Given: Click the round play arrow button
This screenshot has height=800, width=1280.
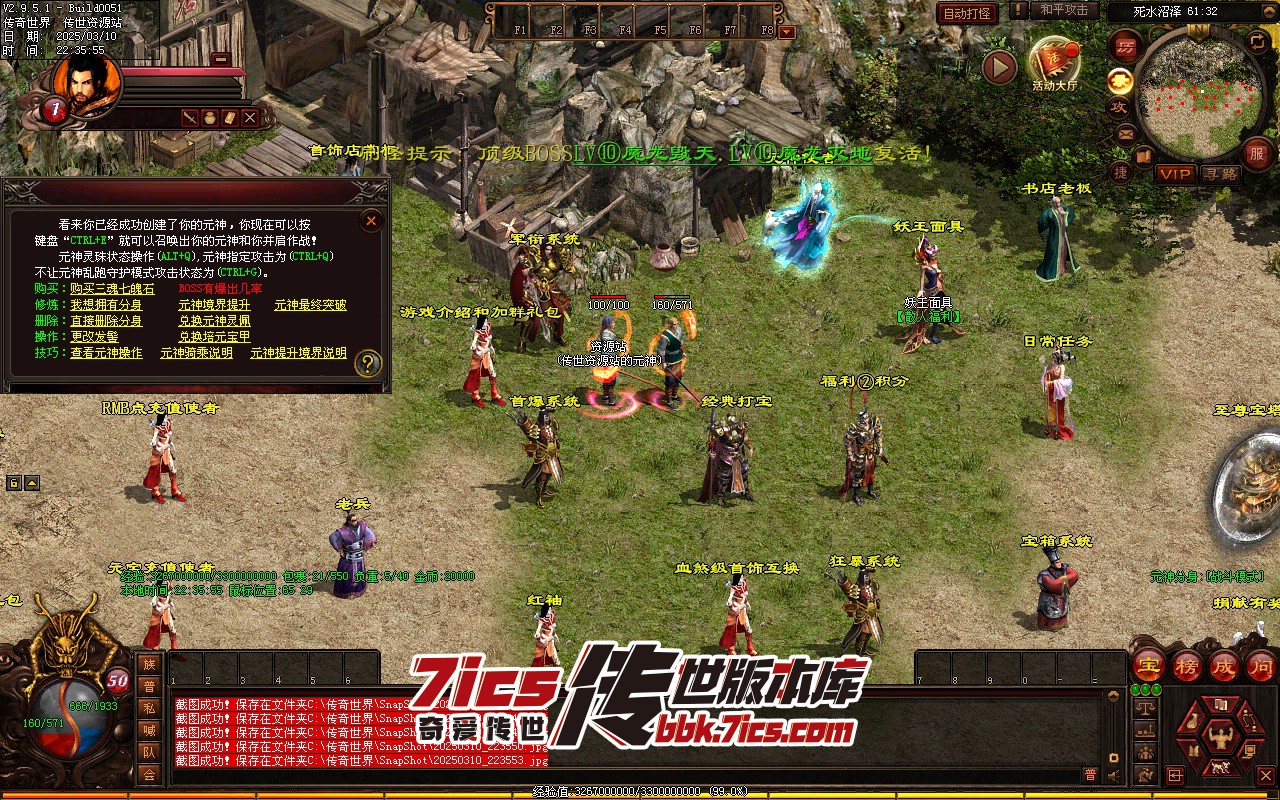Looking at the screenshot, I should pyautogui.click(x=999, y=67).
